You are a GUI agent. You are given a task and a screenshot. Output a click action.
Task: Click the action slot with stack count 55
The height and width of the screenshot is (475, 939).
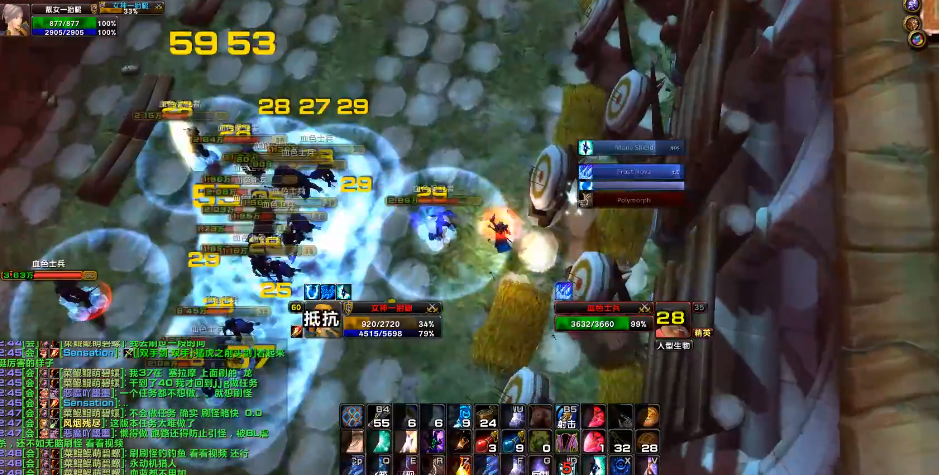(379, 416)
